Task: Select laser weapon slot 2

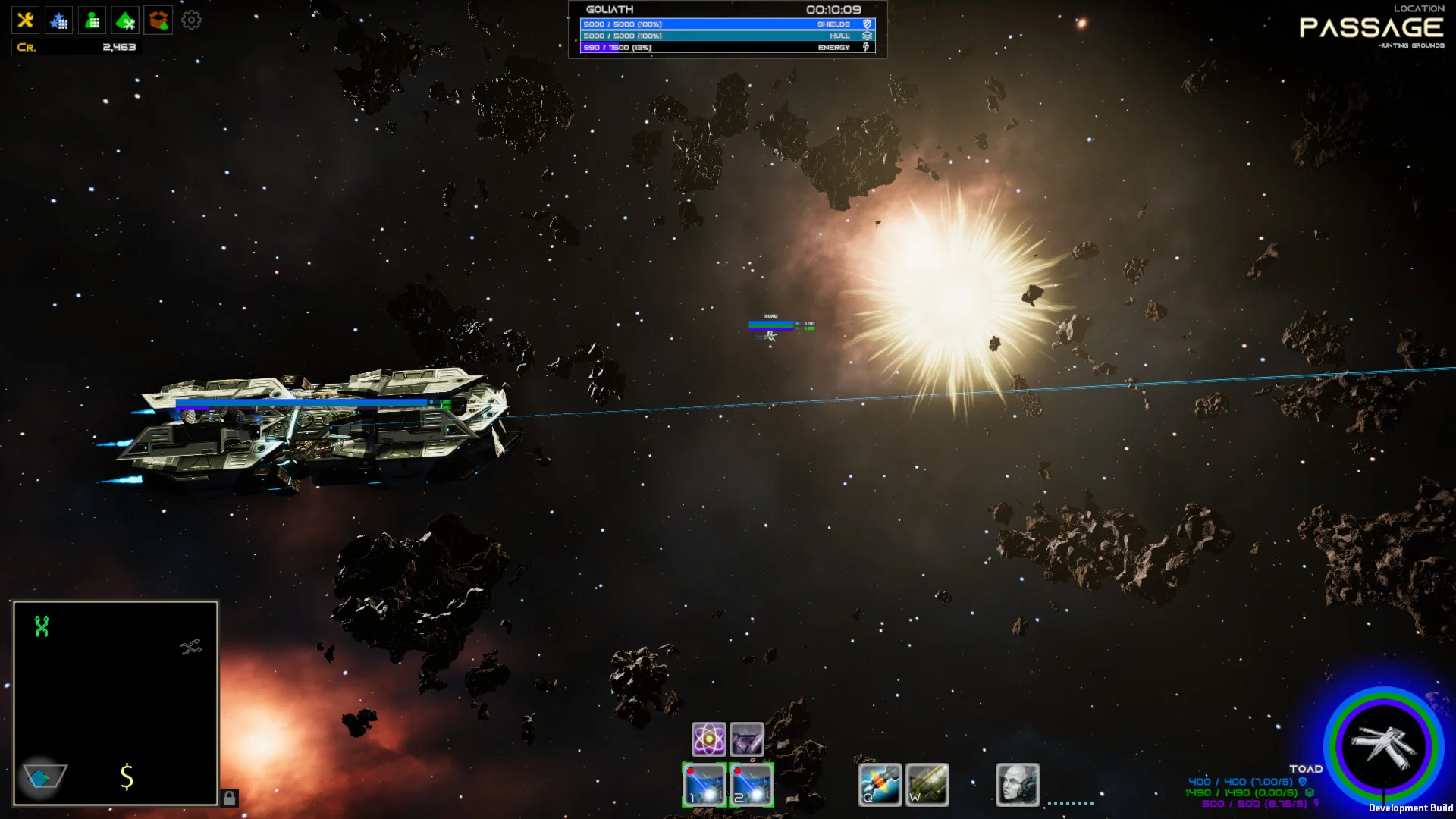Action: [751, 784]
